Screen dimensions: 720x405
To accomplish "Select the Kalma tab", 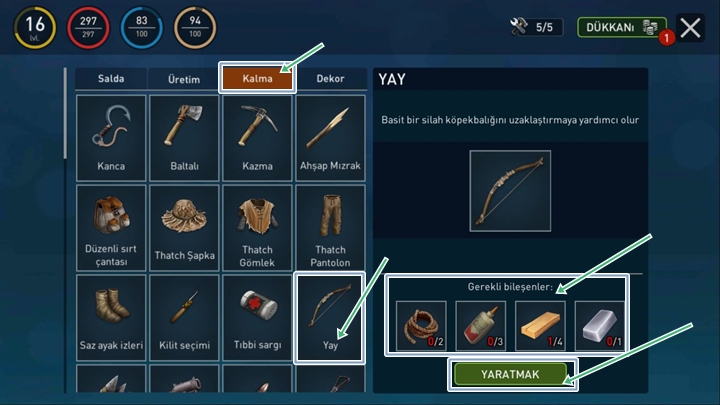I will (x=257, y=79).
